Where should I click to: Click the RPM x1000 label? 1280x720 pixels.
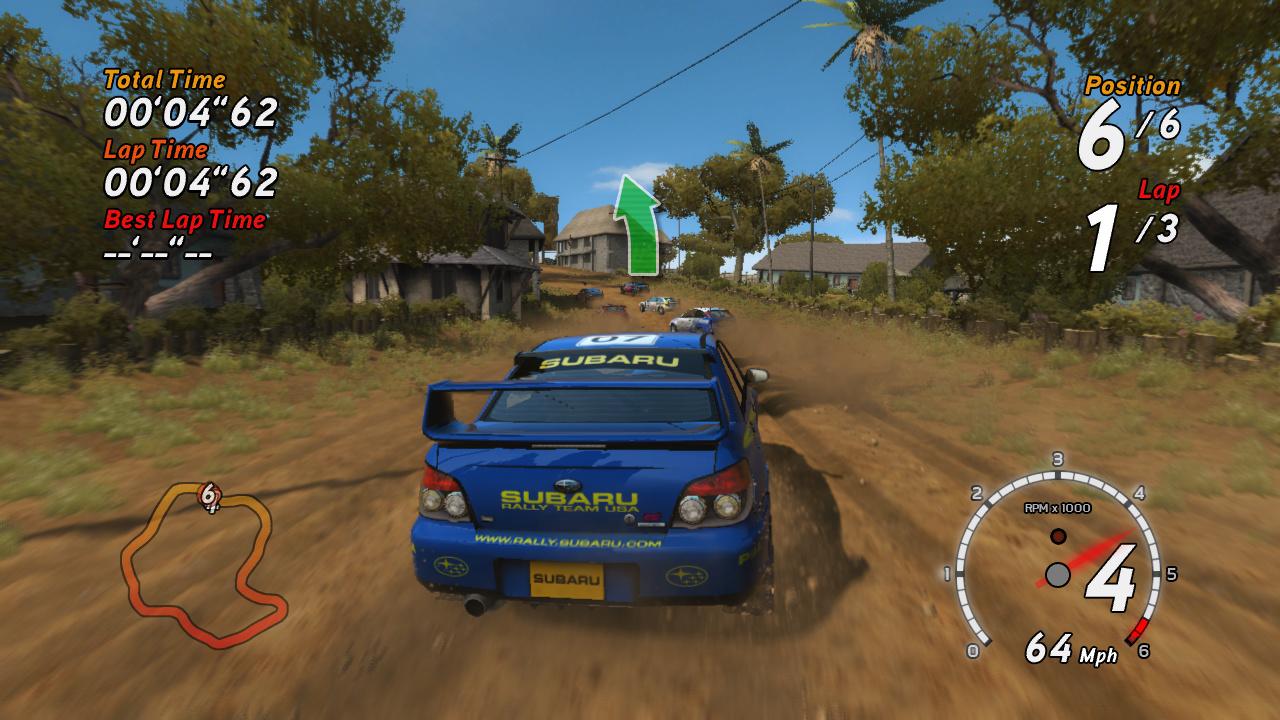click(x=1059, y=505)
